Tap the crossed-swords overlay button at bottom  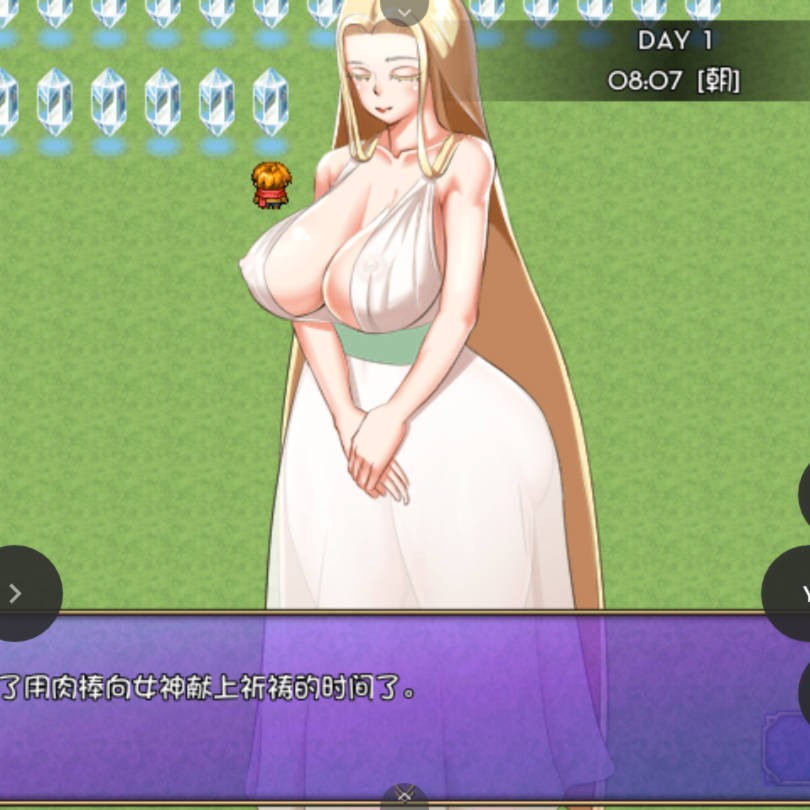click(404, 796)
